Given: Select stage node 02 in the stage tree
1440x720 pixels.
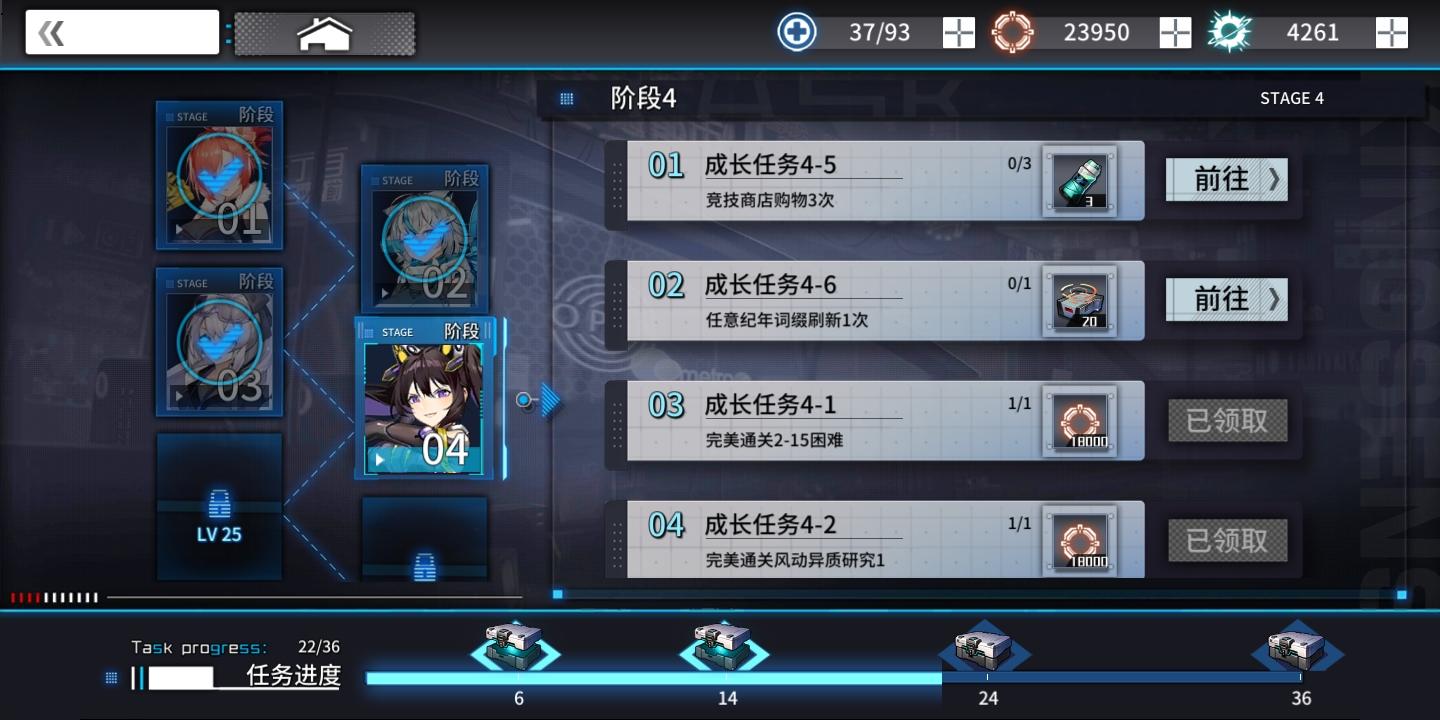Looking at the screenshot, I should pyautogui.click(x=424, y=240).
